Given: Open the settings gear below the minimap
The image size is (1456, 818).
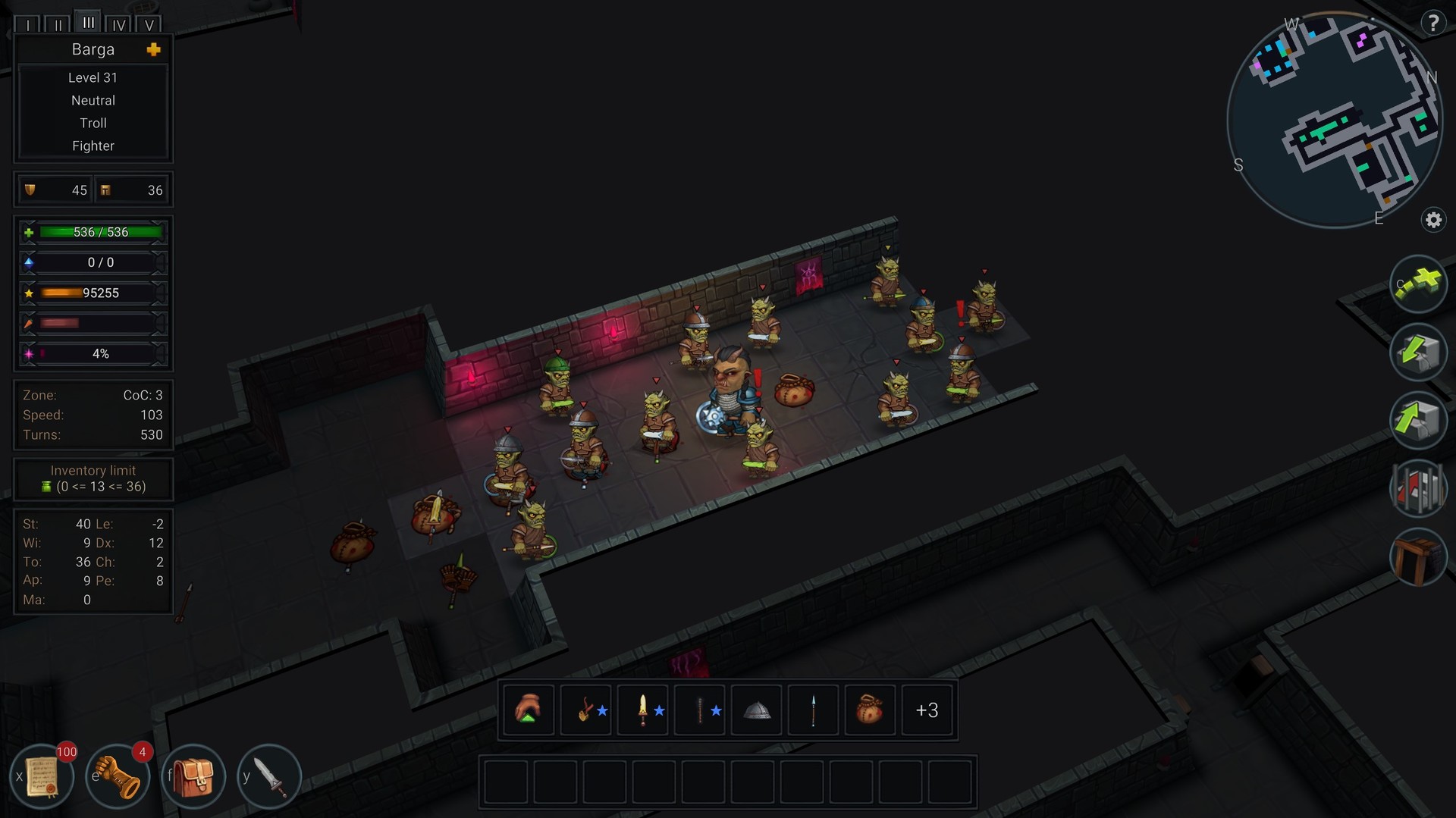Looking at the screenshot, I should pyautogui.click(x=1433, y=220).
